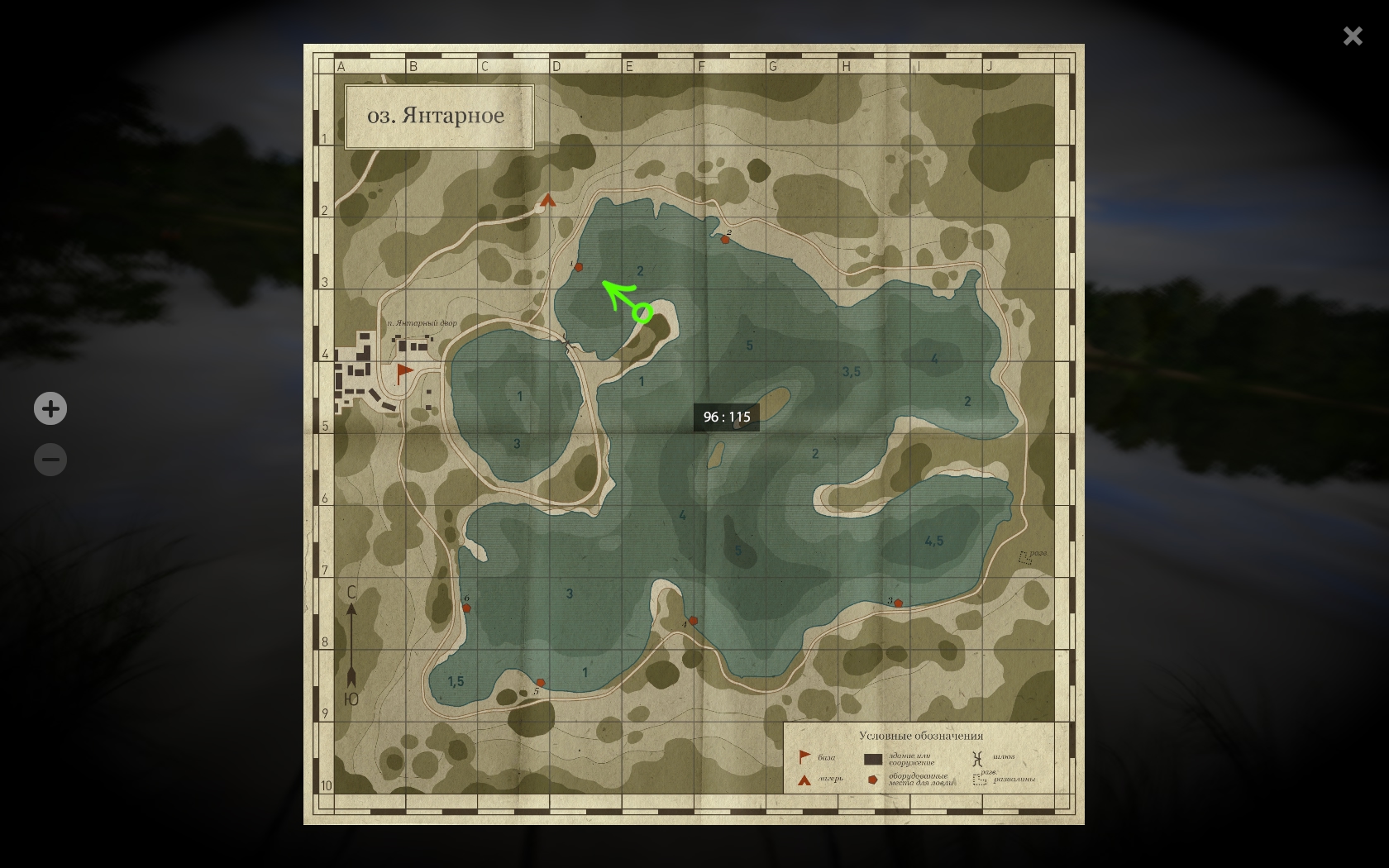
Task: Click equipped fishing spot marker 5
Action: coord(541,683)
